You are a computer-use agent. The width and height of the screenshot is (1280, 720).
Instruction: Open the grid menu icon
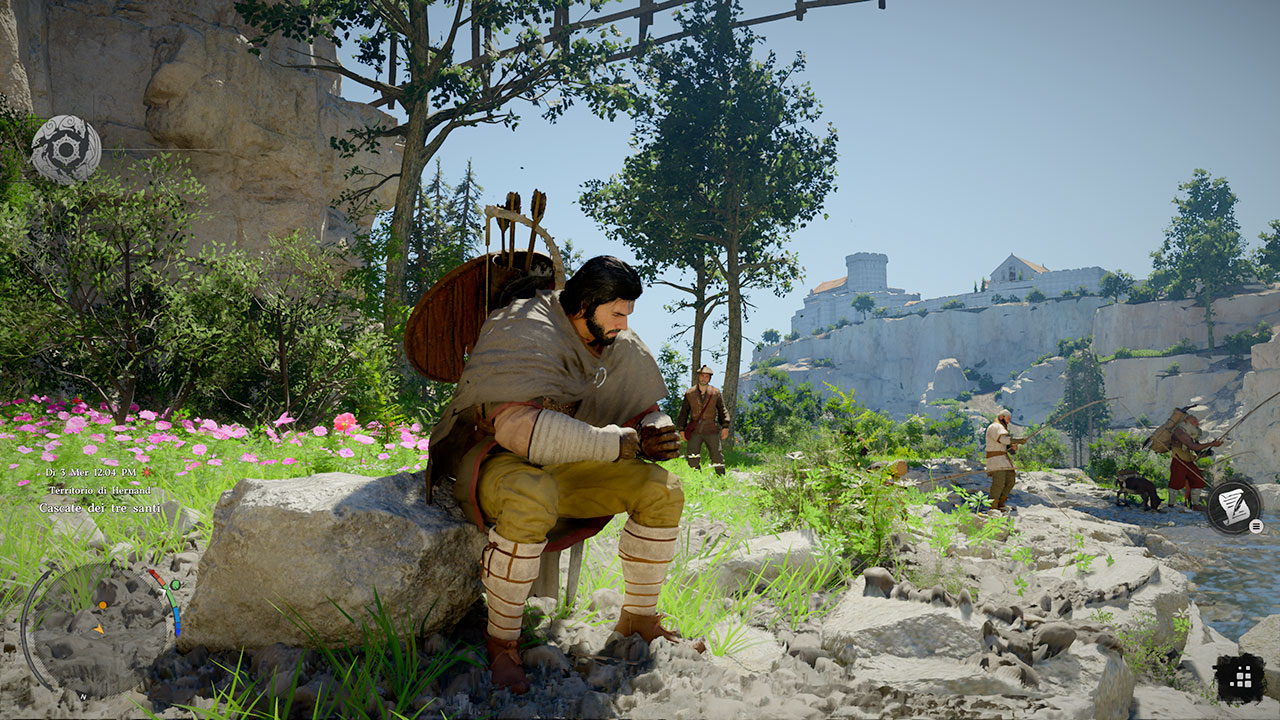coord(1240,678)
